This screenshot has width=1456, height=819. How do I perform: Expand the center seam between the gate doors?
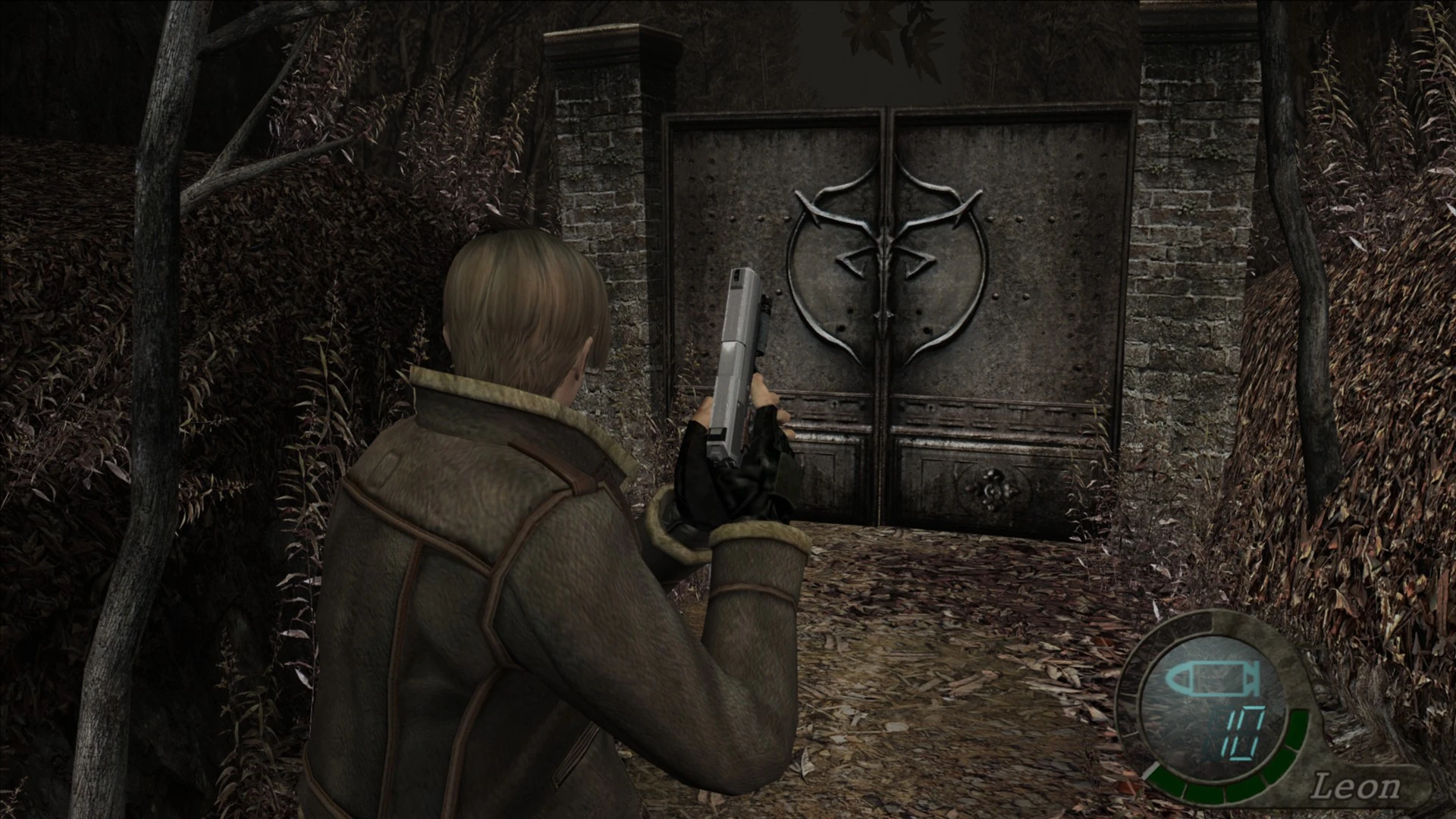pyautogui.click(x=887, y=417)
